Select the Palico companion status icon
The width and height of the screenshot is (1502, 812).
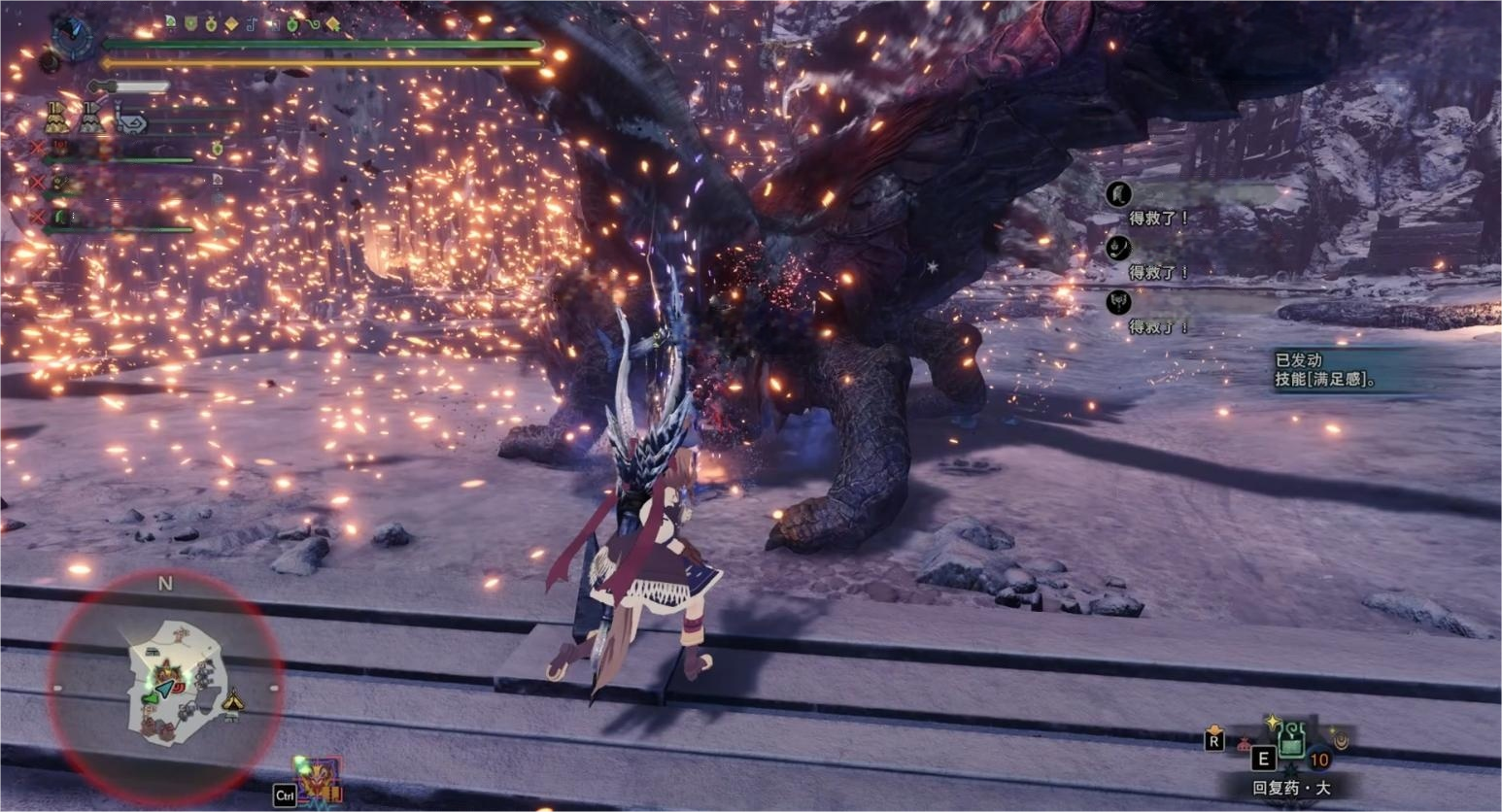point(131,121)
